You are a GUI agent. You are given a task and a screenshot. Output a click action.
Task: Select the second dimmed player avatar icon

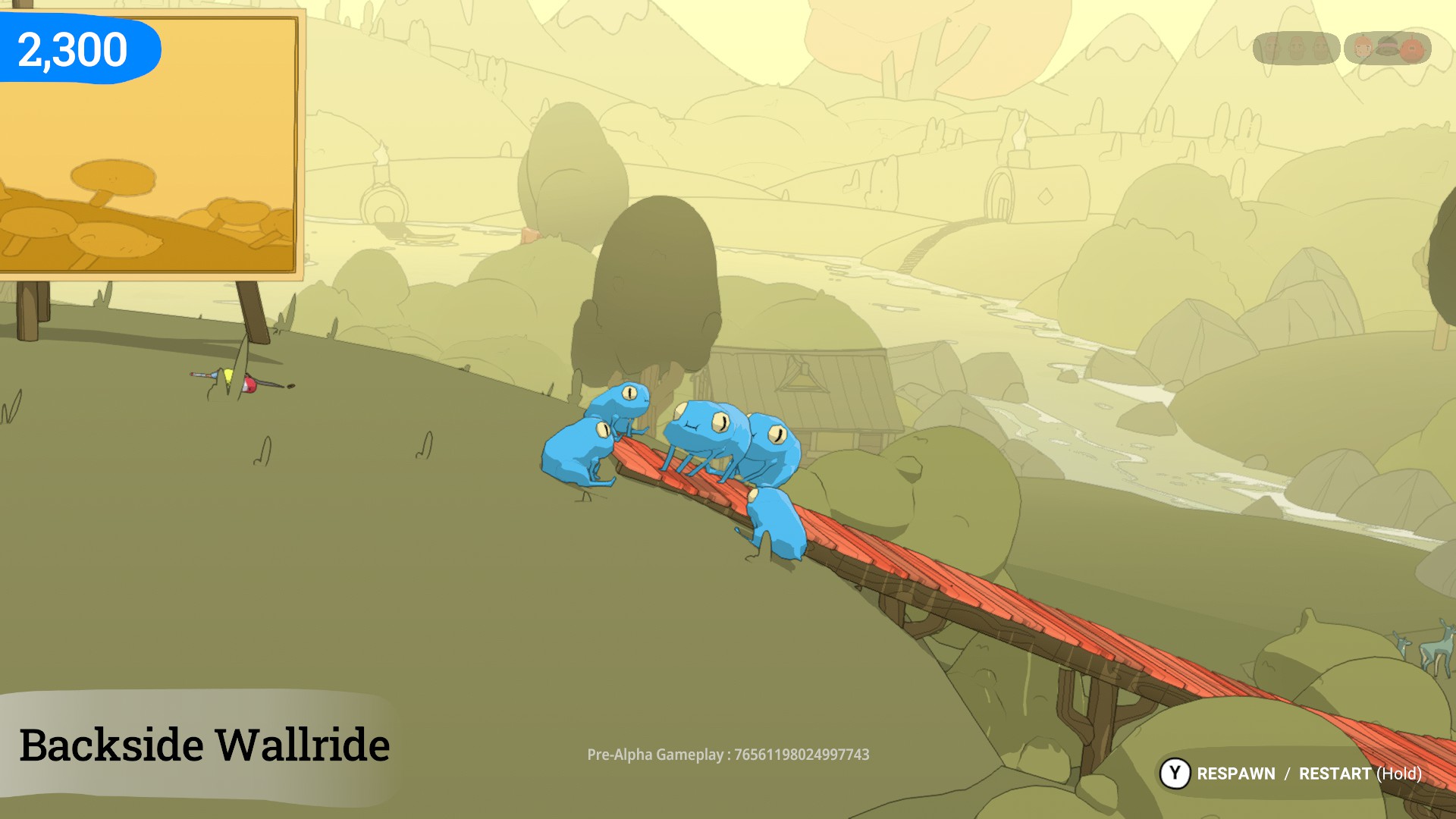1297,48
